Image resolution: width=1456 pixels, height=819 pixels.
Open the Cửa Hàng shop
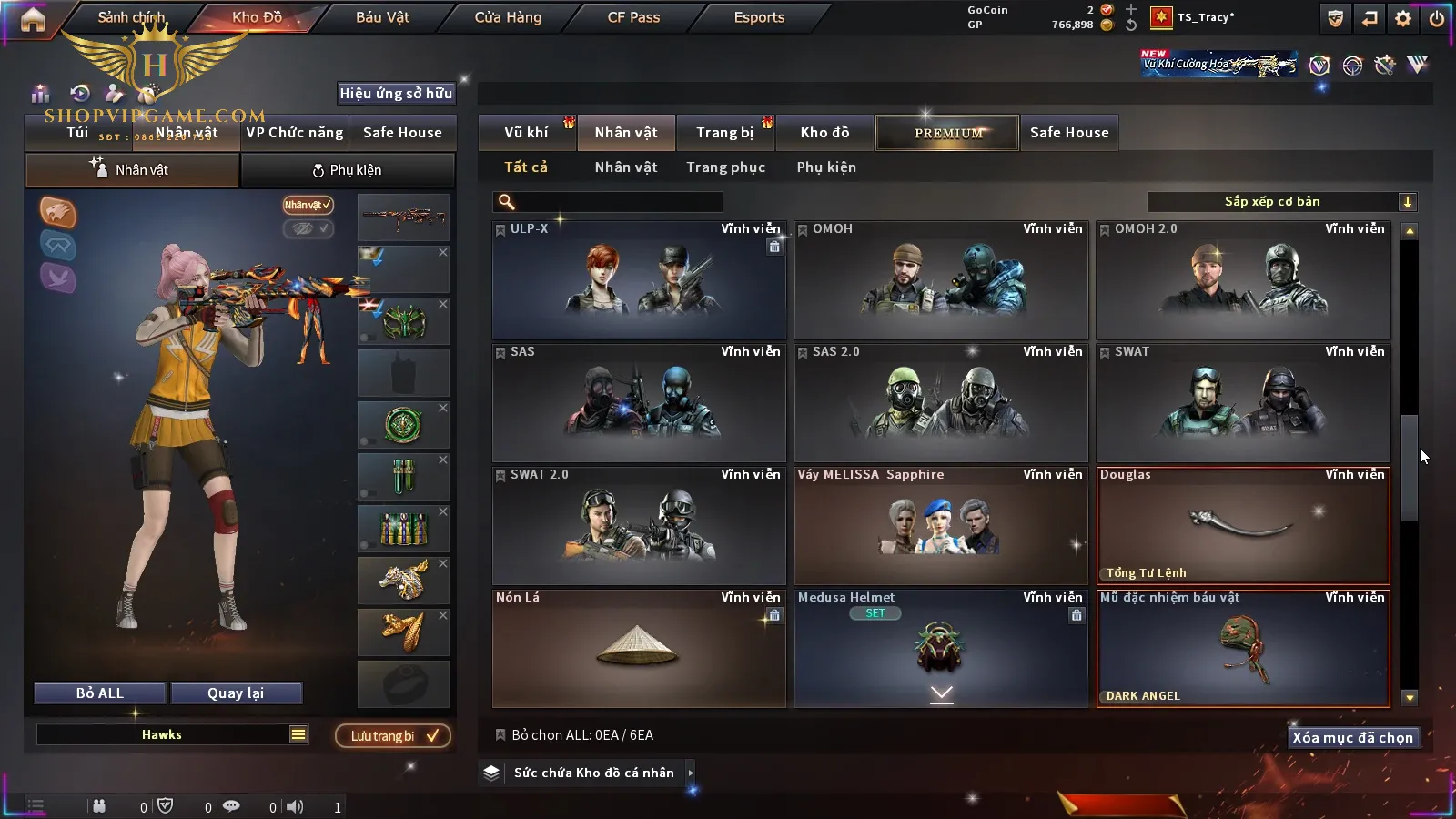[508, 17]
